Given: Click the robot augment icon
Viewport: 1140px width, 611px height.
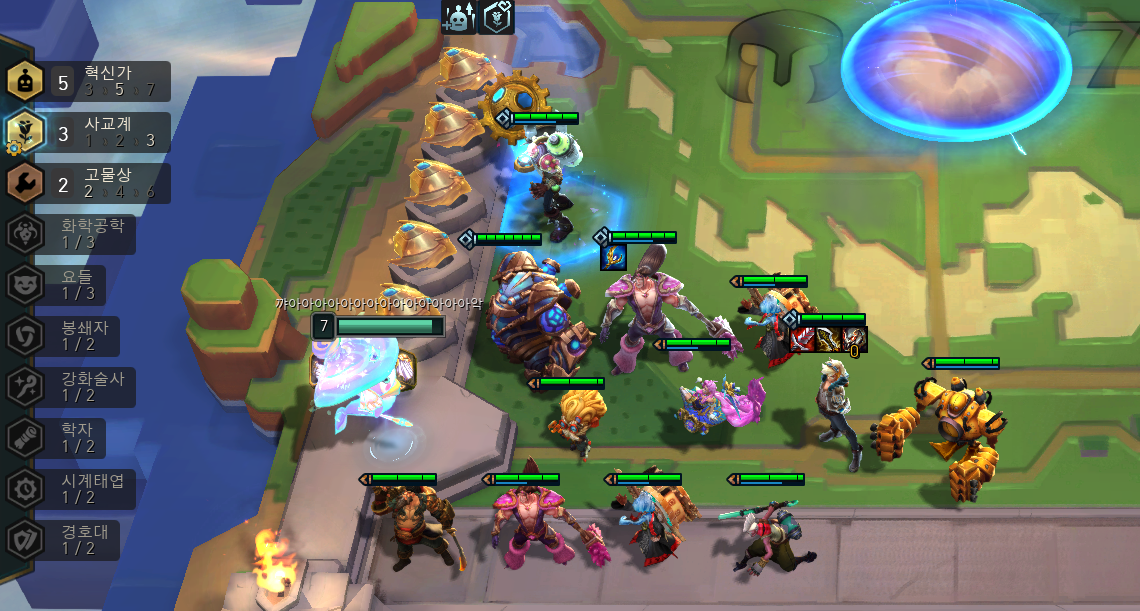Looking at the screenshot, I should coord(458,17).
